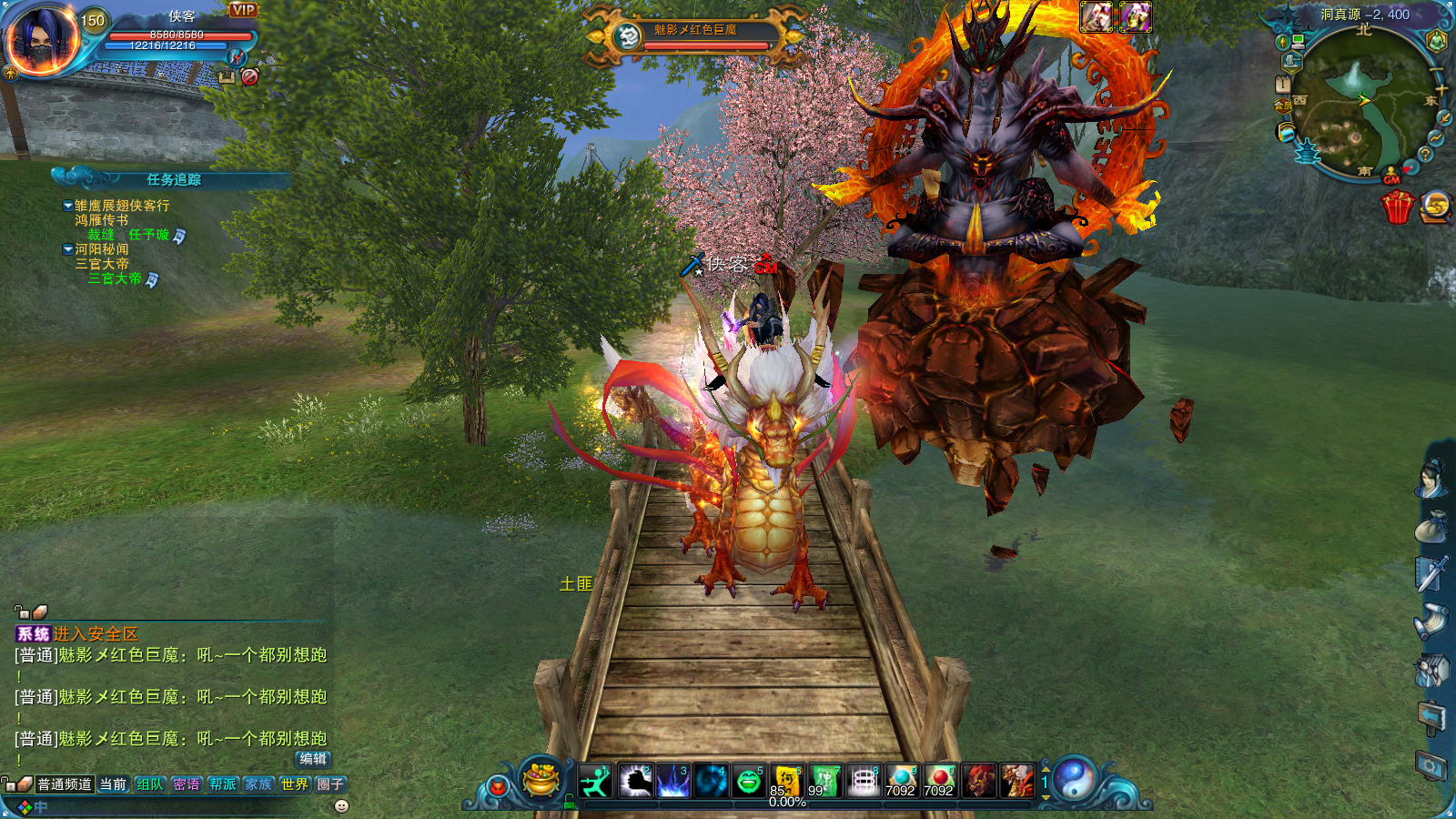The height and width of the screenshot is (819, 1456).
Task: Use the green laughing face skill
Action: pos(748,781)
